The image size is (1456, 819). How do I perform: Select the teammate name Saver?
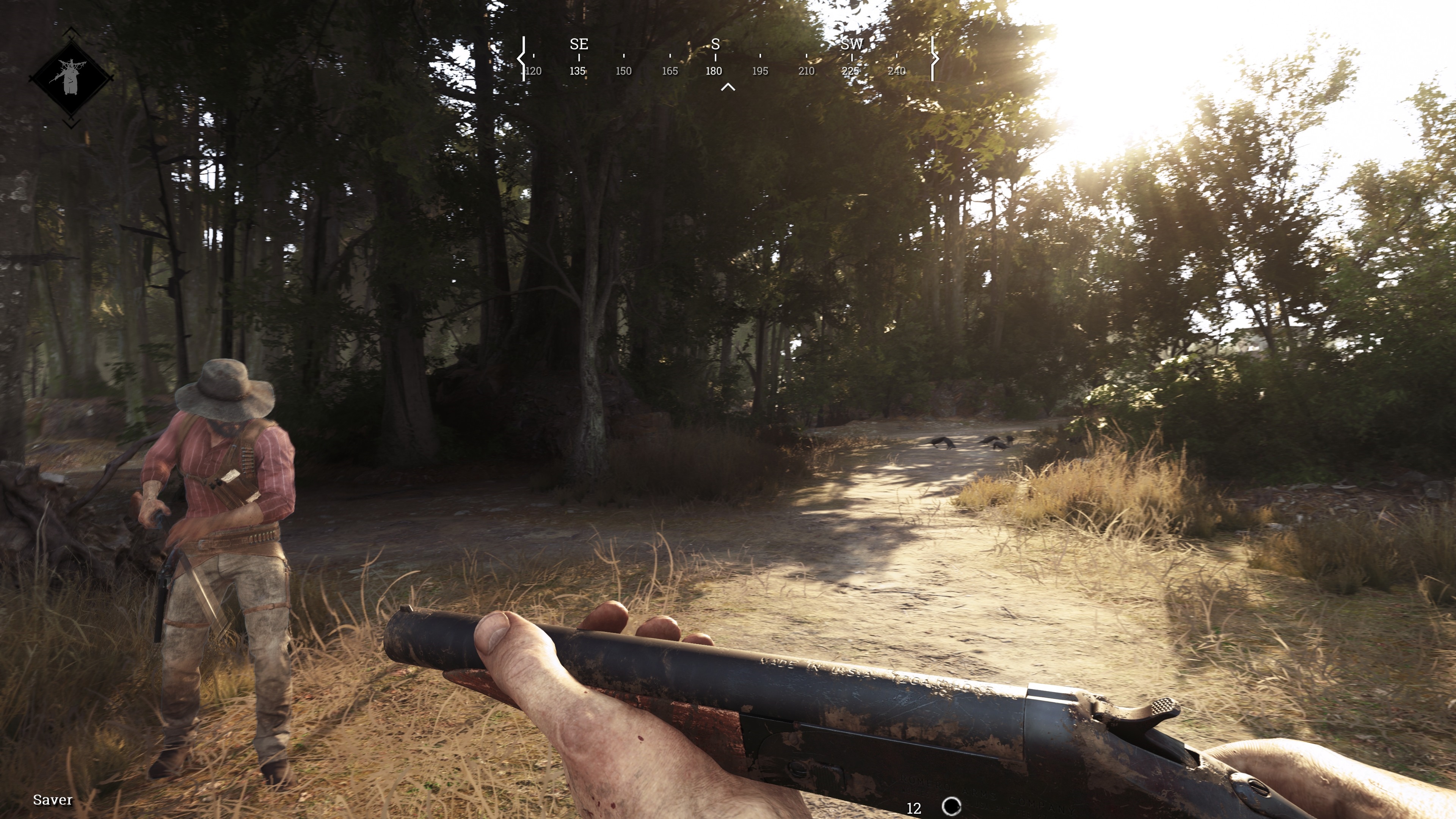coord(53,800)
